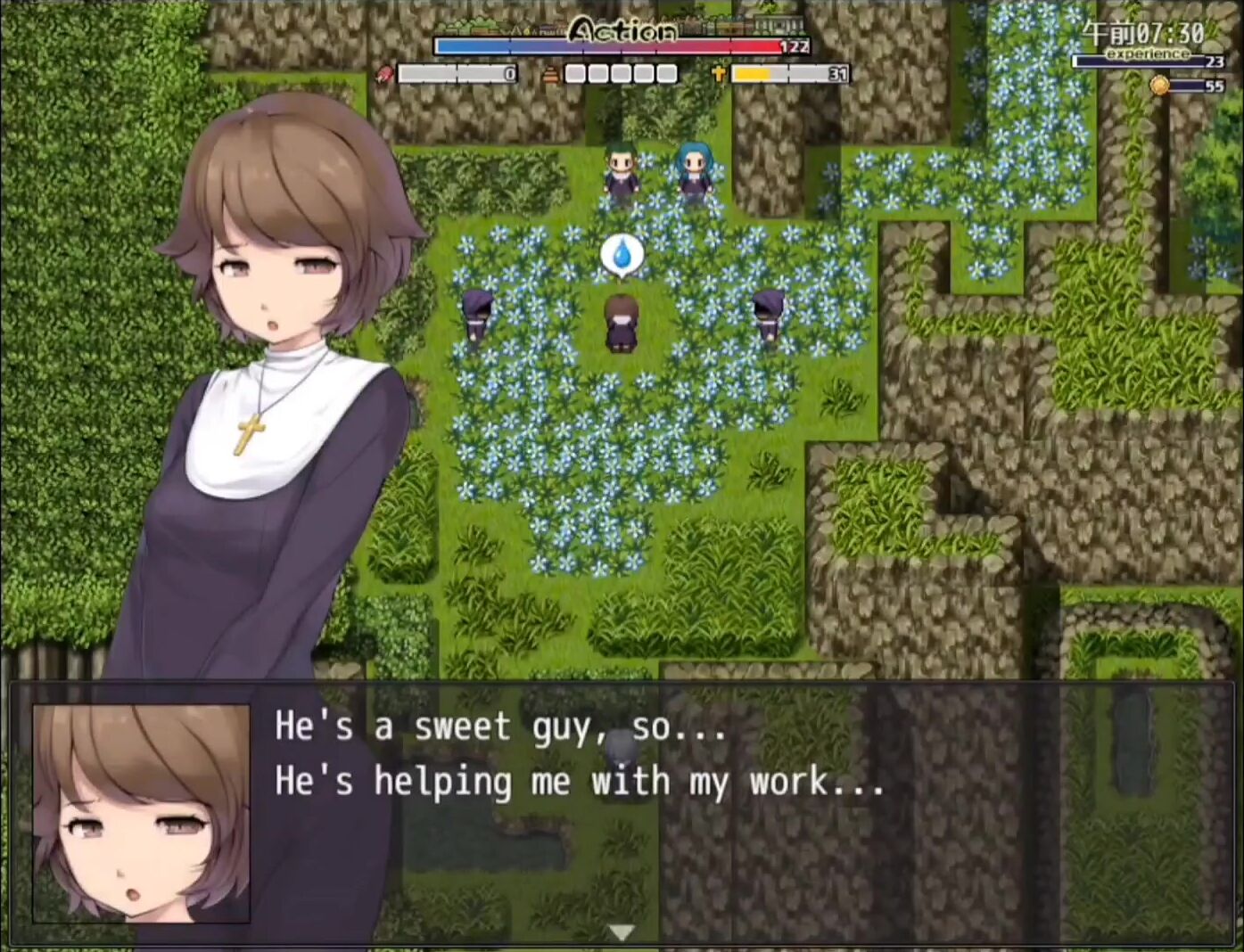Advance the "He's a sweet guy" dialogue text
This screenshot has height=952, width=1244.
click(580, 754)
